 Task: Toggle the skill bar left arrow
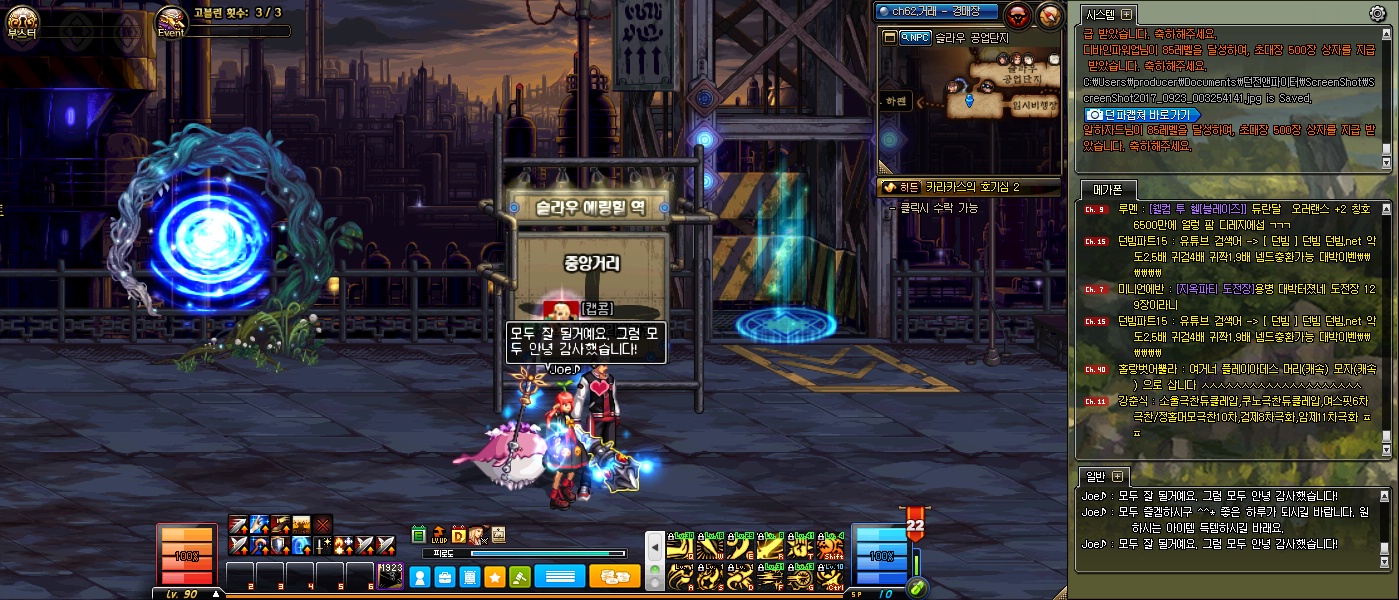click(653, 548)
